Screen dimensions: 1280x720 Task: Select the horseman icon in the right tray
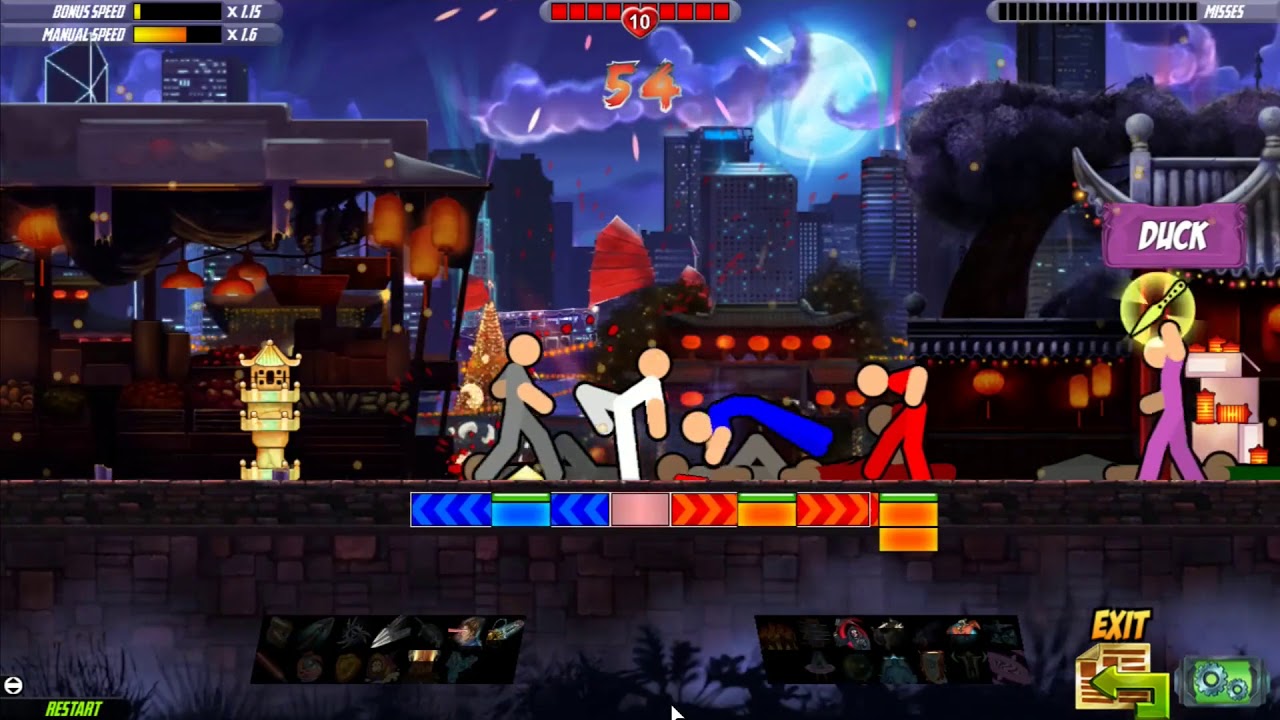pos(961,628)
